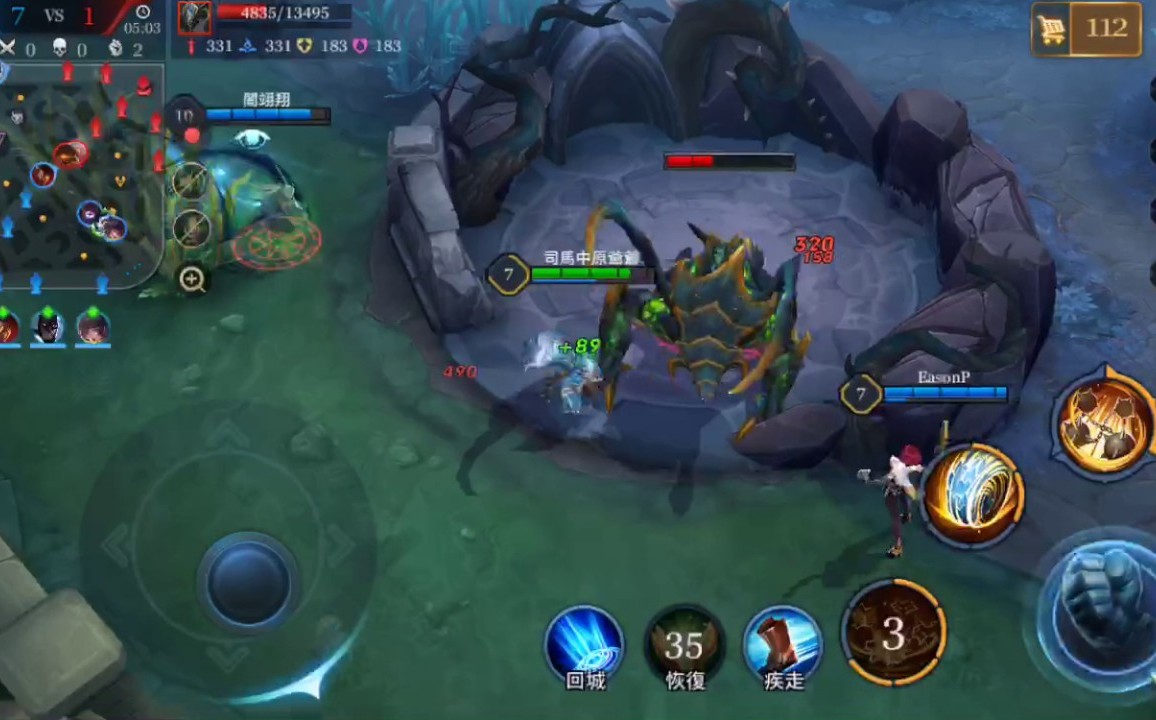Click the minimap

coord(80,175)
